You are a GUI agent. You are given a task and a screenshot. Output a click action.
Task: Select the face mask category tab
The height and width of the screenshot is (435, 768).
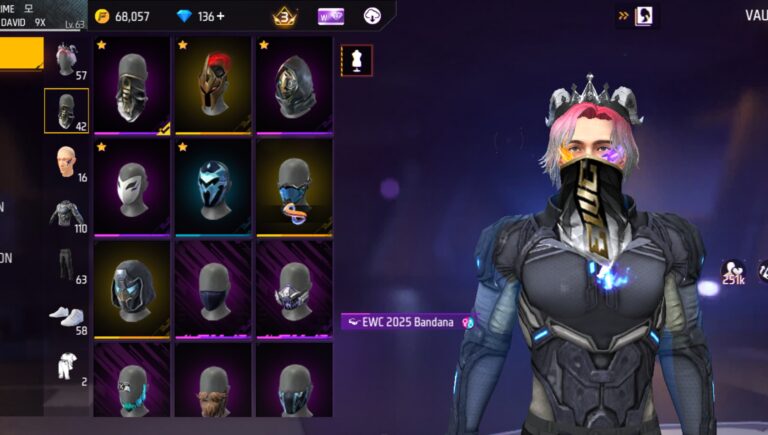[66, 110]
